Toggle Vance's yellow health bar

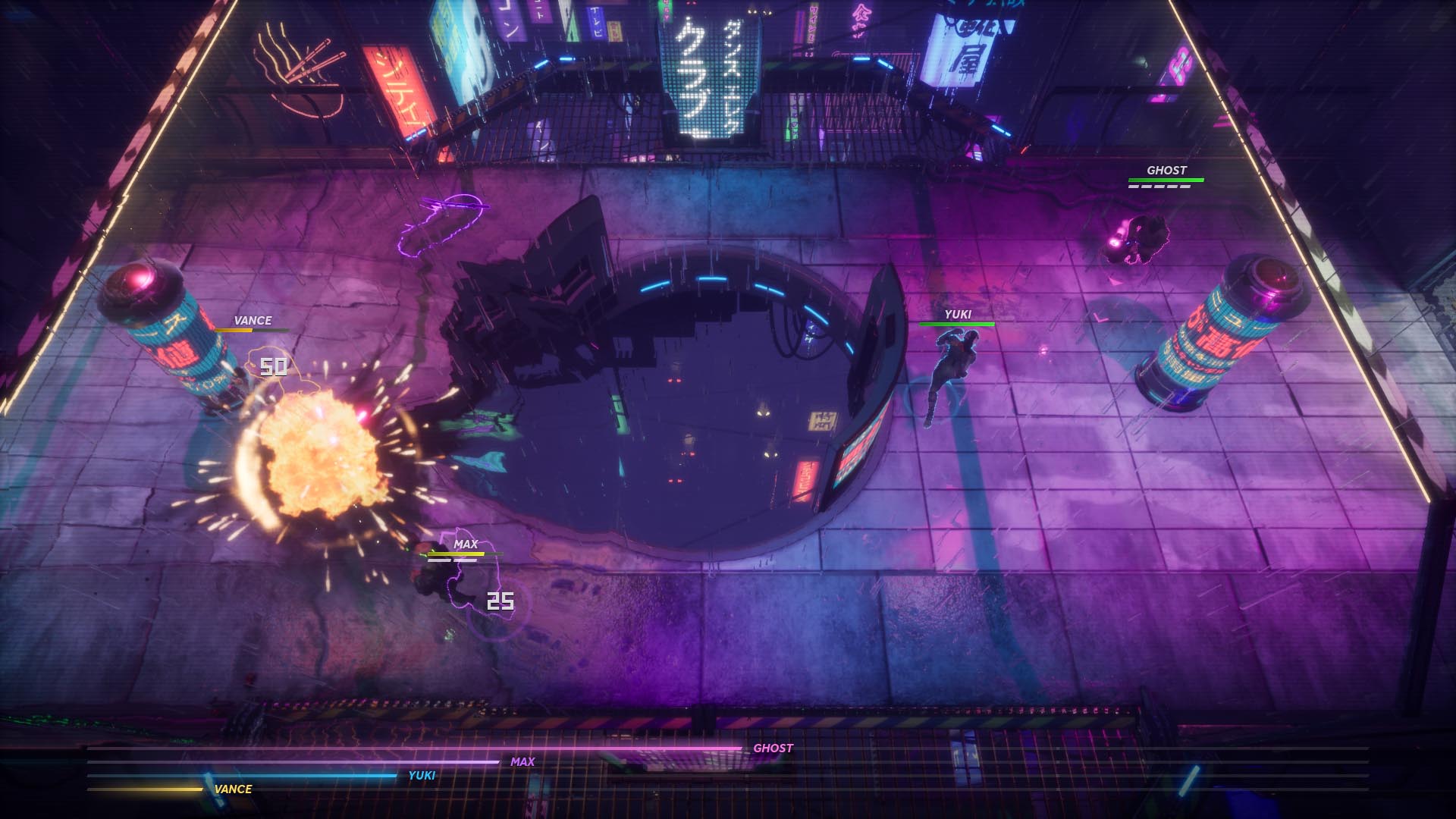pos(253,331)
